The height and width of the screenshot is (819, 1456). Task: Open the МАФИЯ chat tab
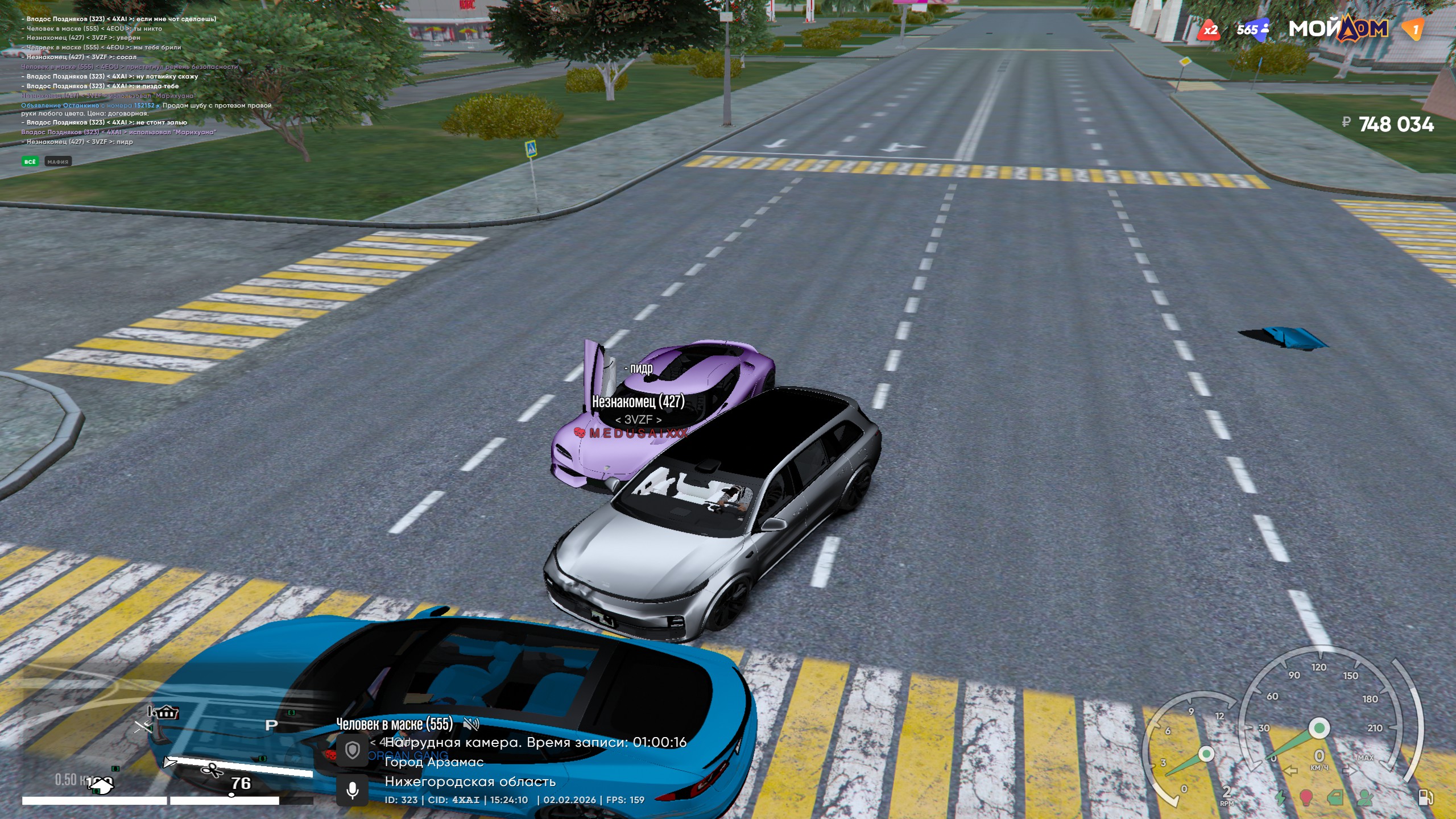[58, 162]
